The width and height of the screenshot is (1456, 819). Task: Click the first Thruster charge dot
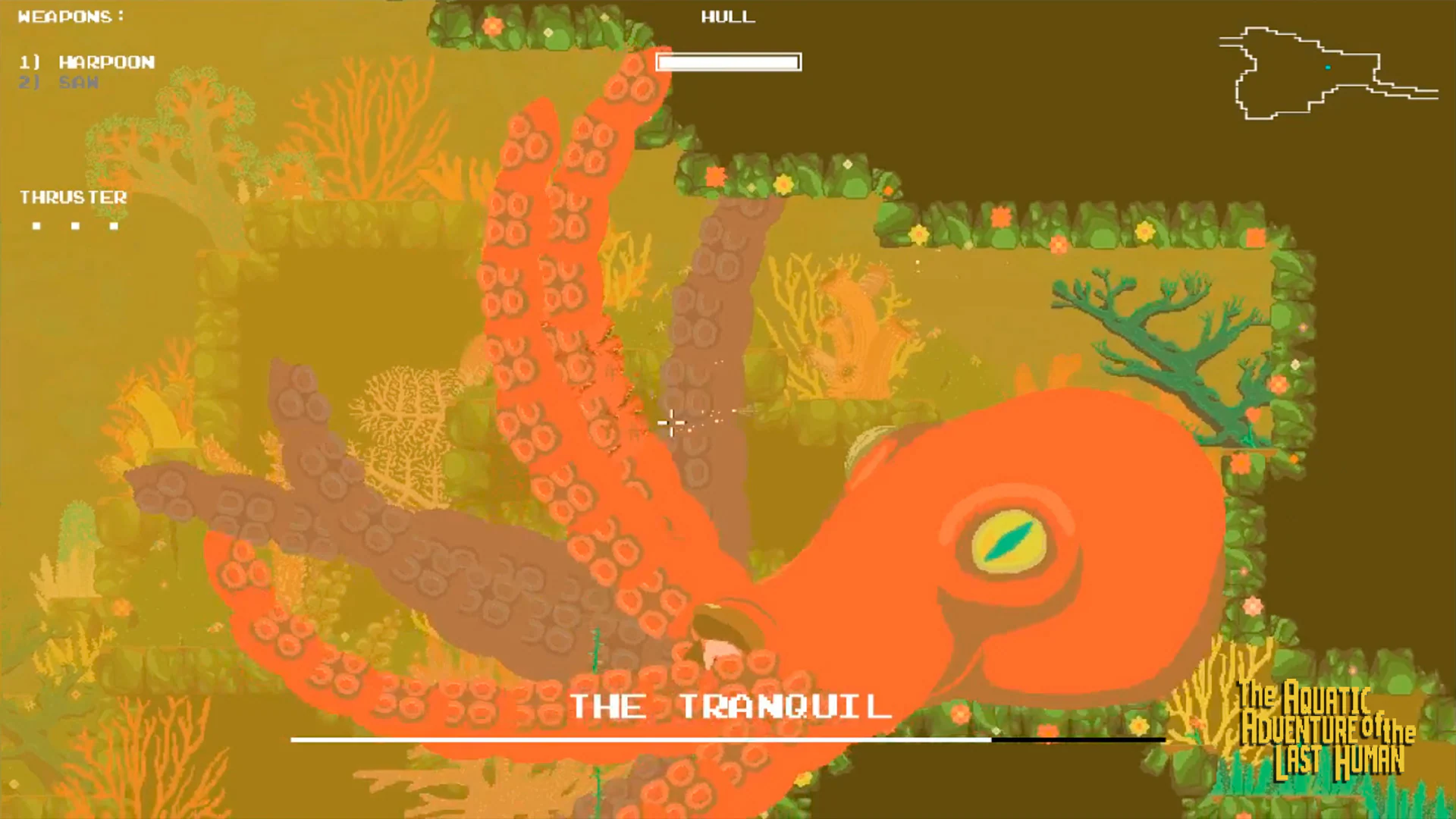point(36,224)
